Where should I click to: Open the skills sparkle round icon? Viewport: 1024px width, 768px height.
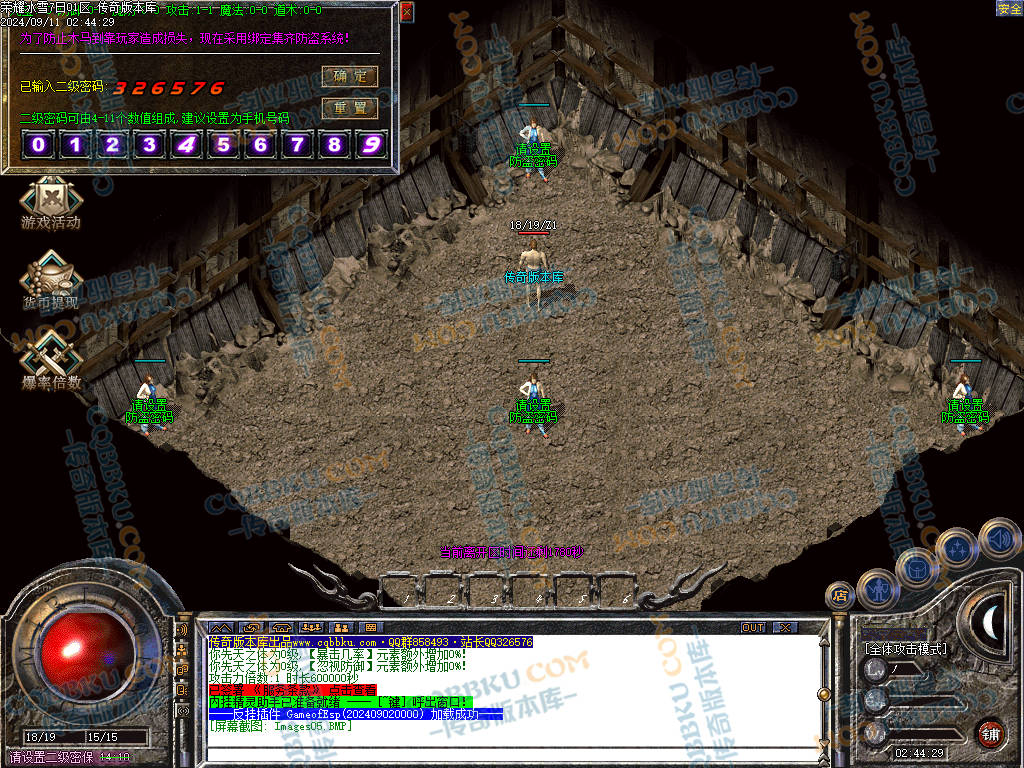(957, 549)
